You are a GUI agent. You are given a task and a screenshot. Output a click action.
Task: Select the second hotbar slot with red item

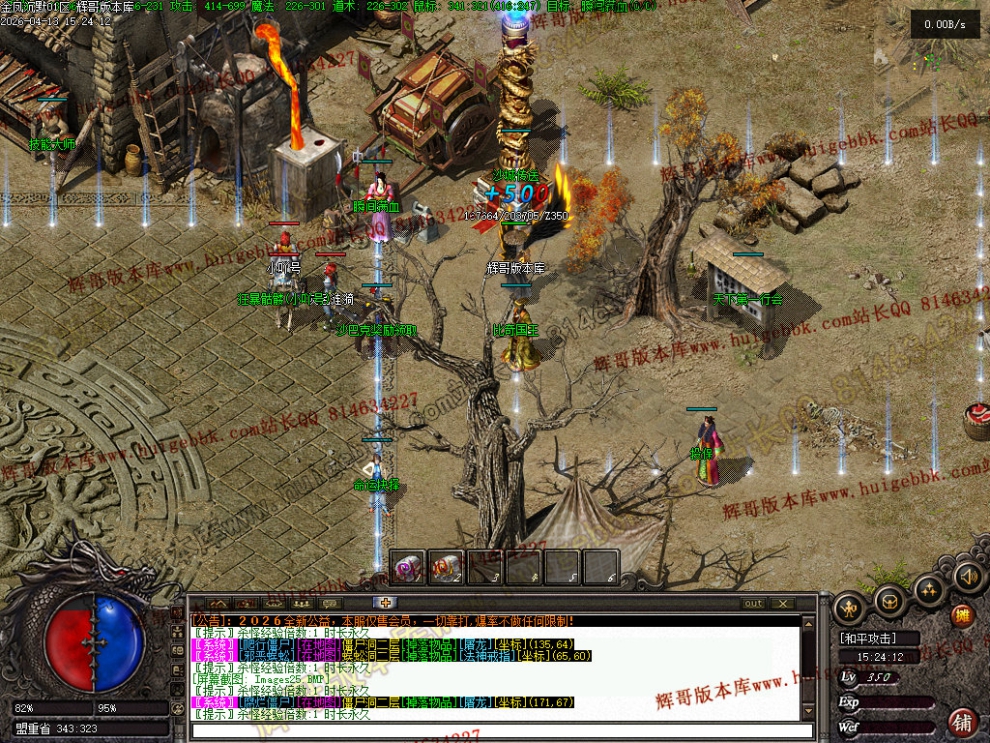pos(446,568)
